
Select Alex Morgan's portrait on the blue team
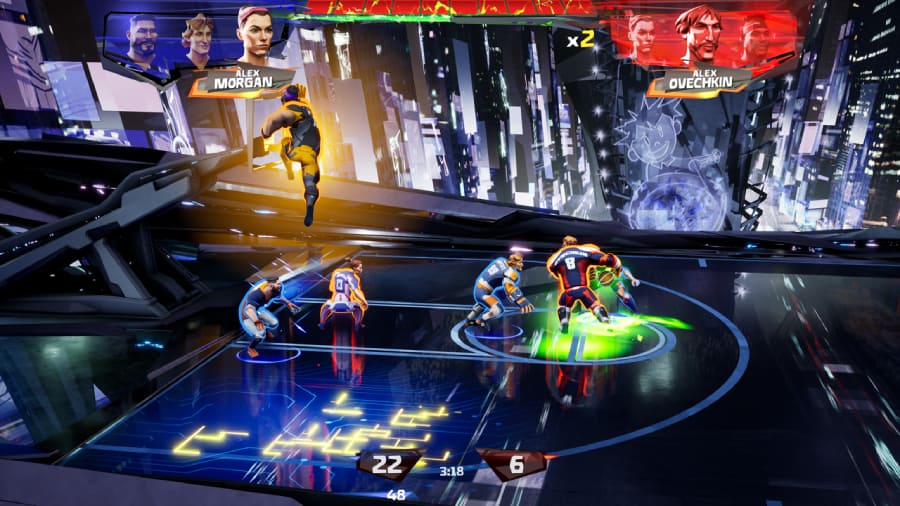pyautogui.click(x=254, y=37)
